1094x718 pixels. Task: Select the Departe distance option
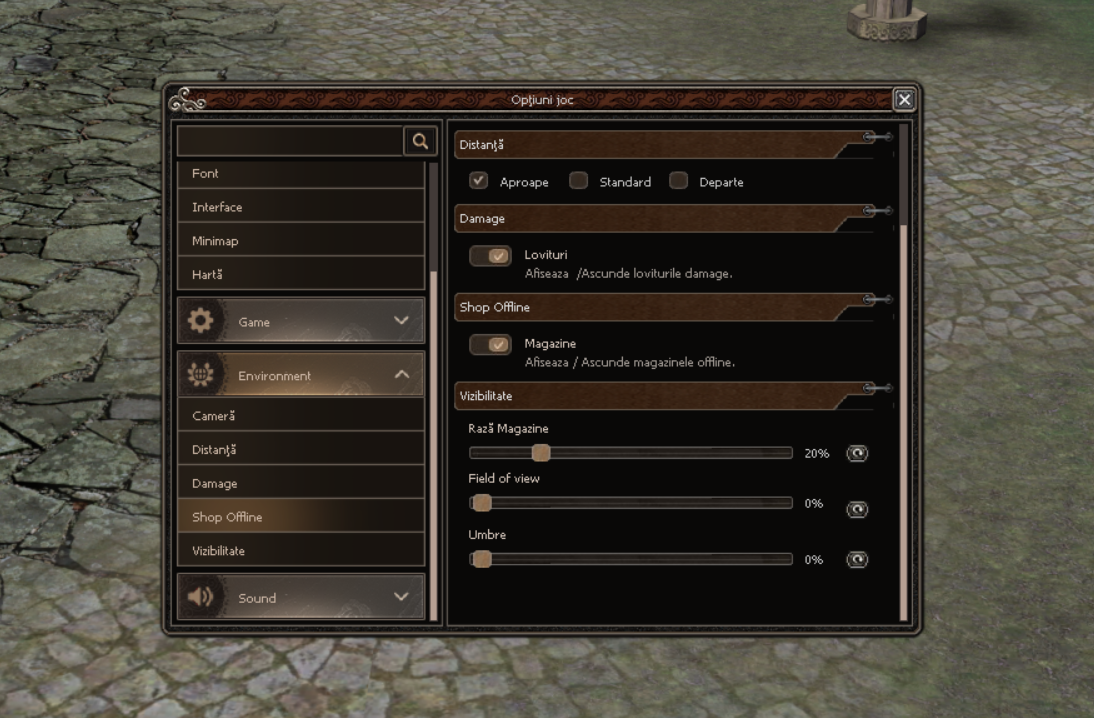click(x=679, y=181)
